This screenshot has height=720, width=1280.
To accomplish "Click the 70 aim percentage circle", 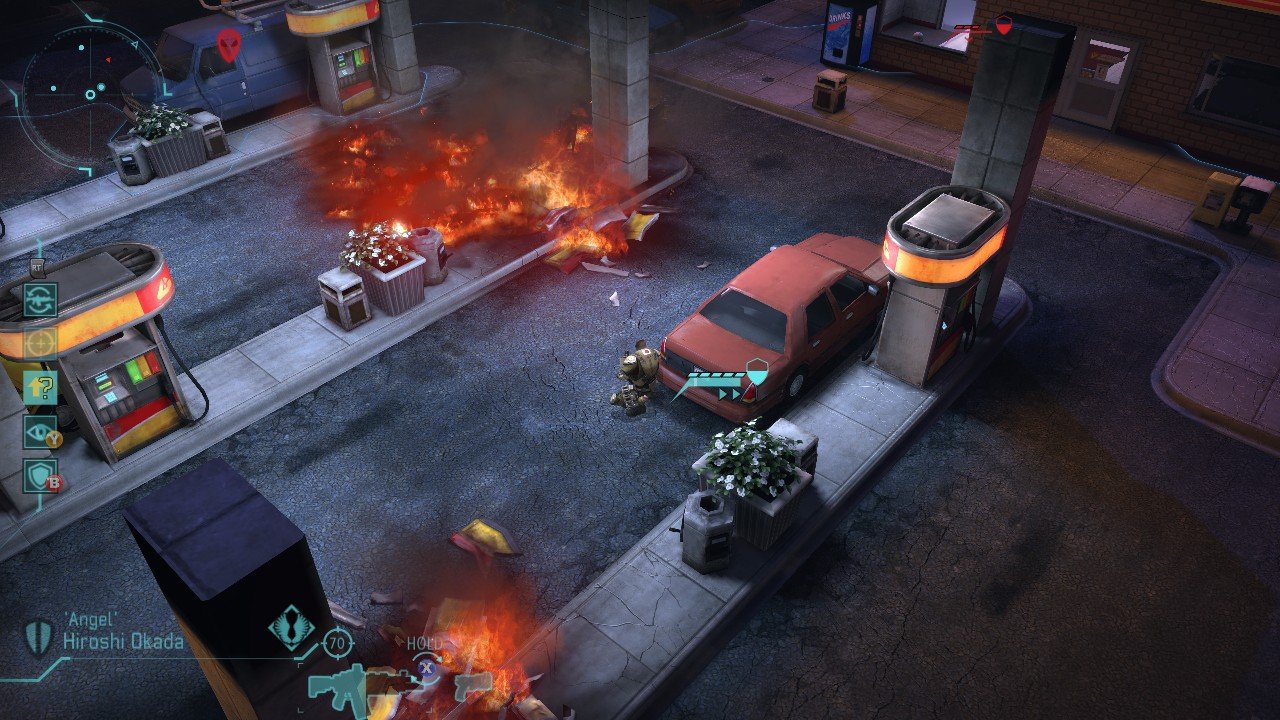I will click(x=337, y=641).
